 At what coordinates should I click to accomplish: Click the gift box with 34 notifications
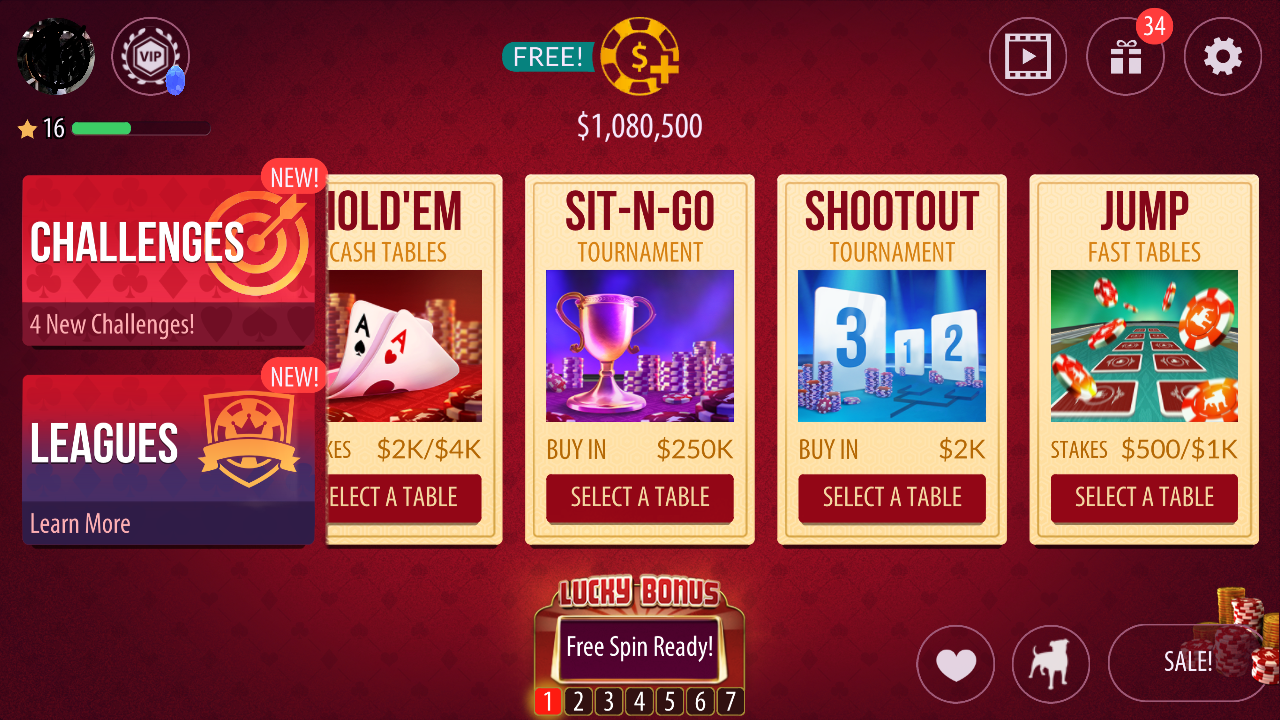click(1125, 56)
